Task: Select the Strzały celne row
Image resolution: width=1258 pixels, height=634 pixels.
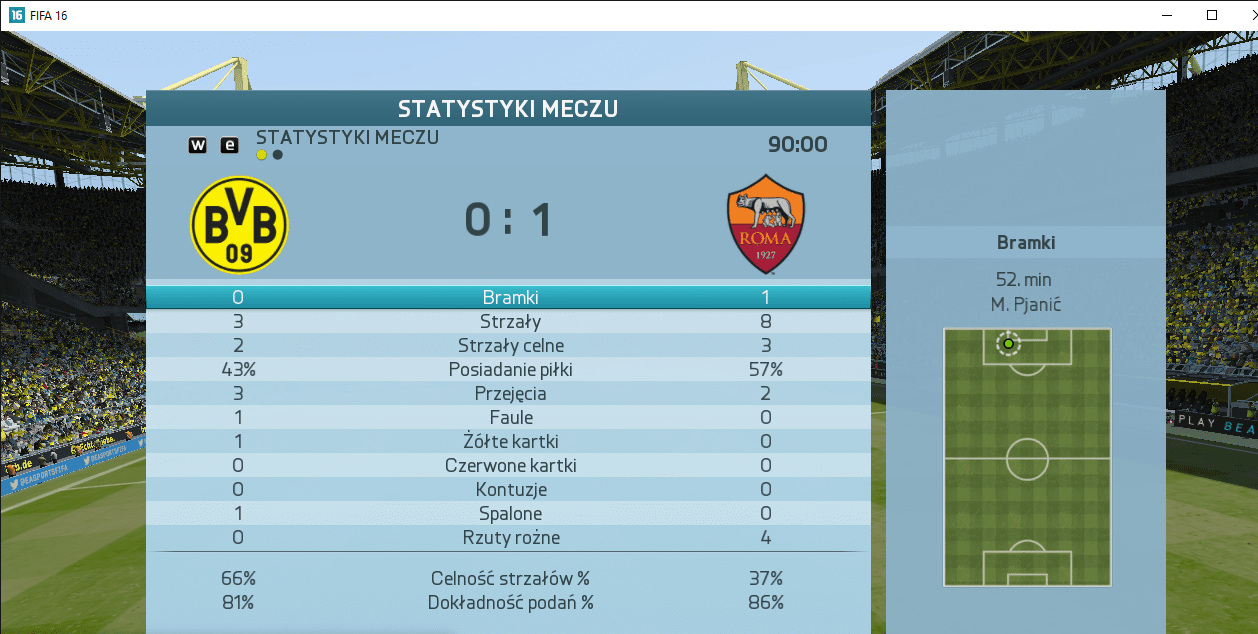Action: pos(510,345)
